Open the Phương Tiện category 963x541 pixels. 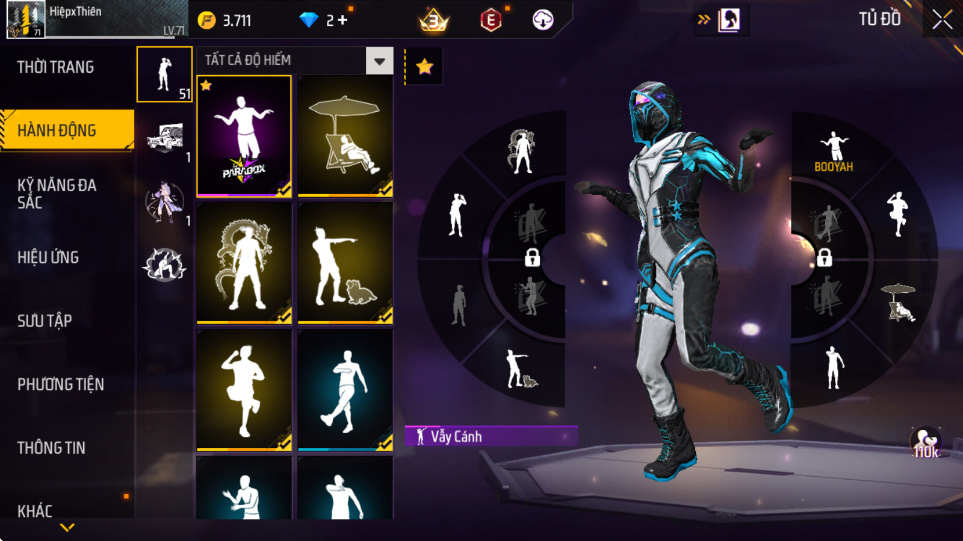tap(61, 384)
